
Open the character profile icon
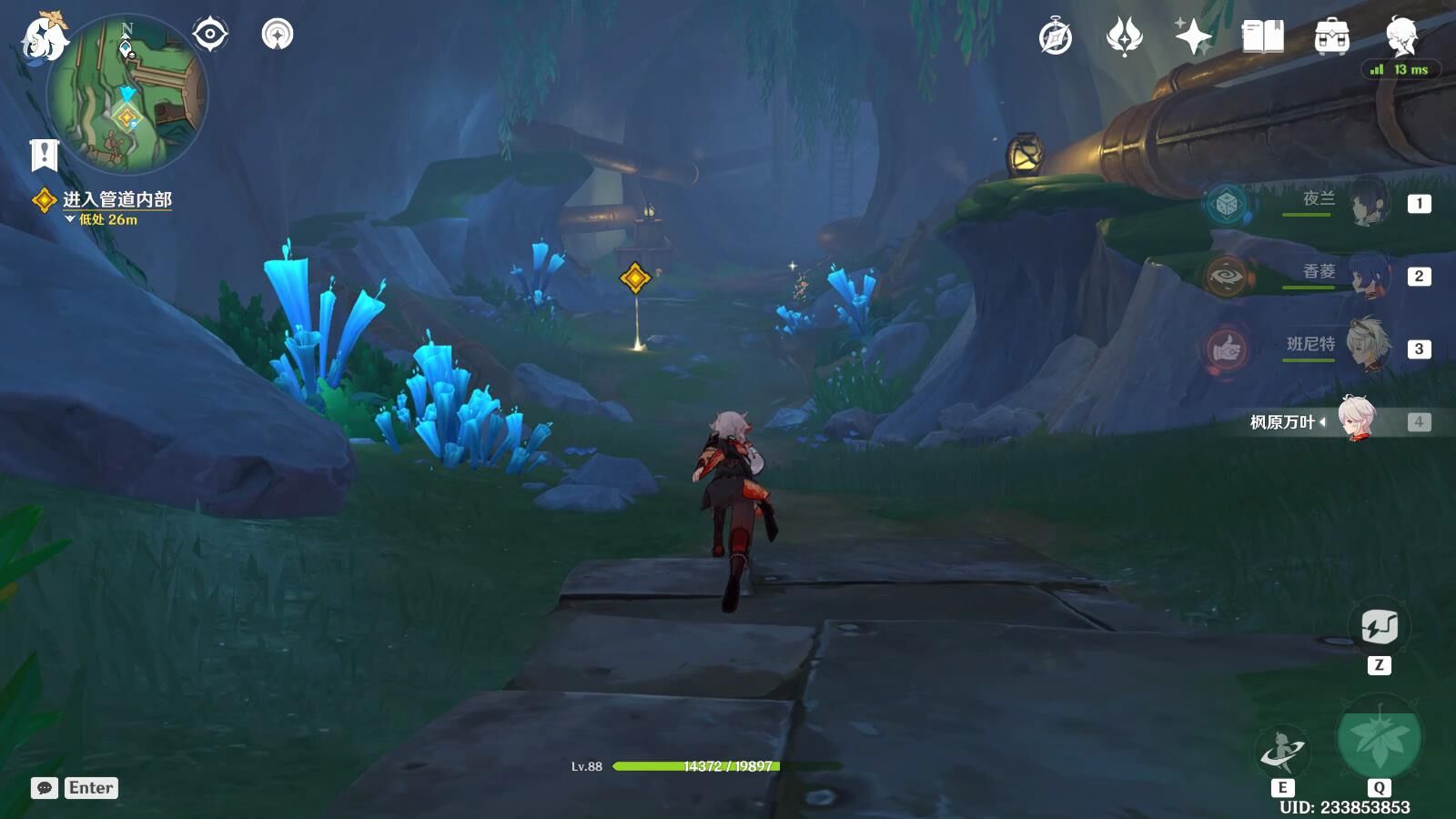tap(1401, 37)
